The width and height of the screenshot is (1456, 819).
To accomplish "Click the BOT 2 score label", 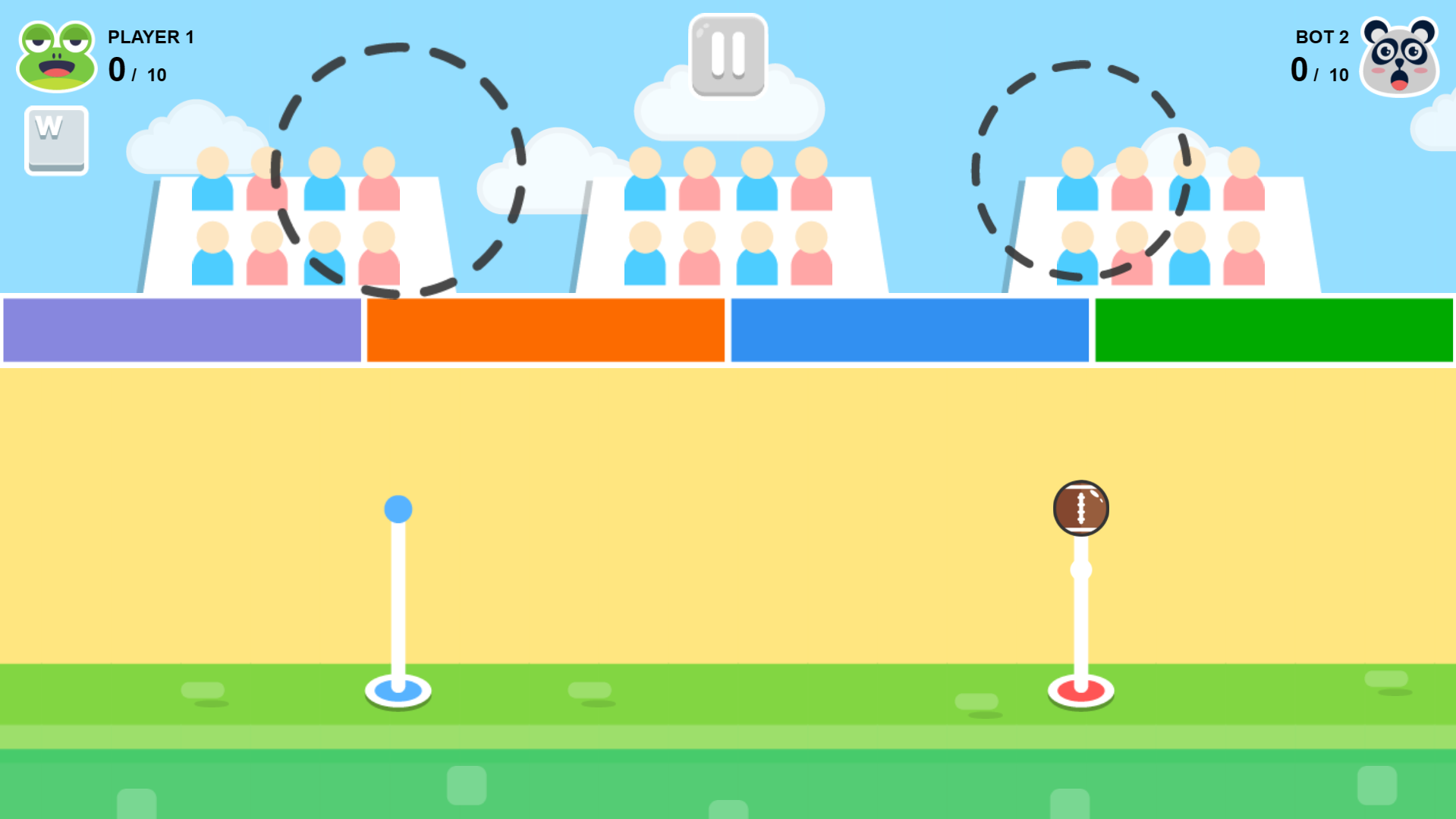I will pyautogui.click(x=1322, y=36).
